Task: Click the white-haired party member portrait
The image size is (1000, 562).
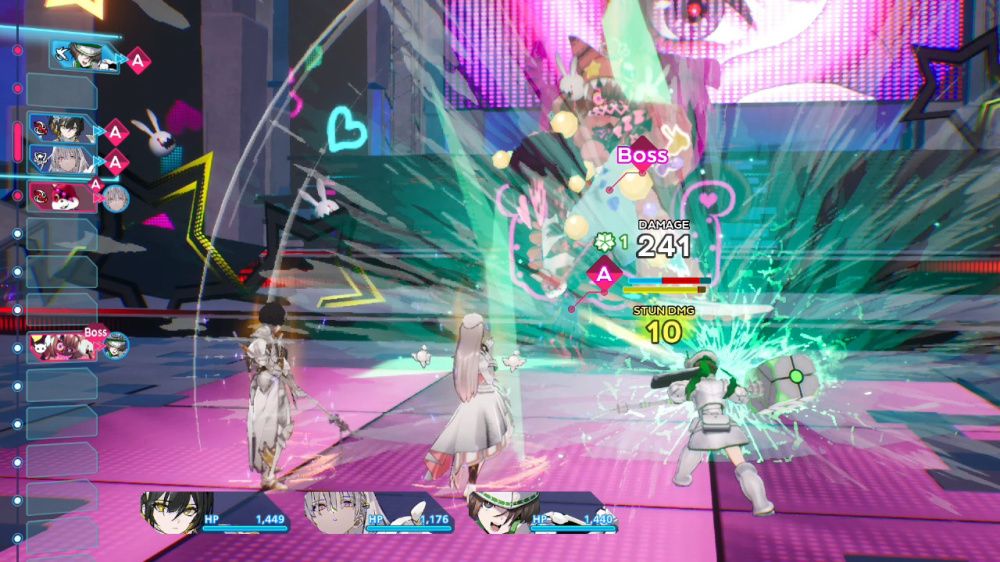Action: pos(339,512)
